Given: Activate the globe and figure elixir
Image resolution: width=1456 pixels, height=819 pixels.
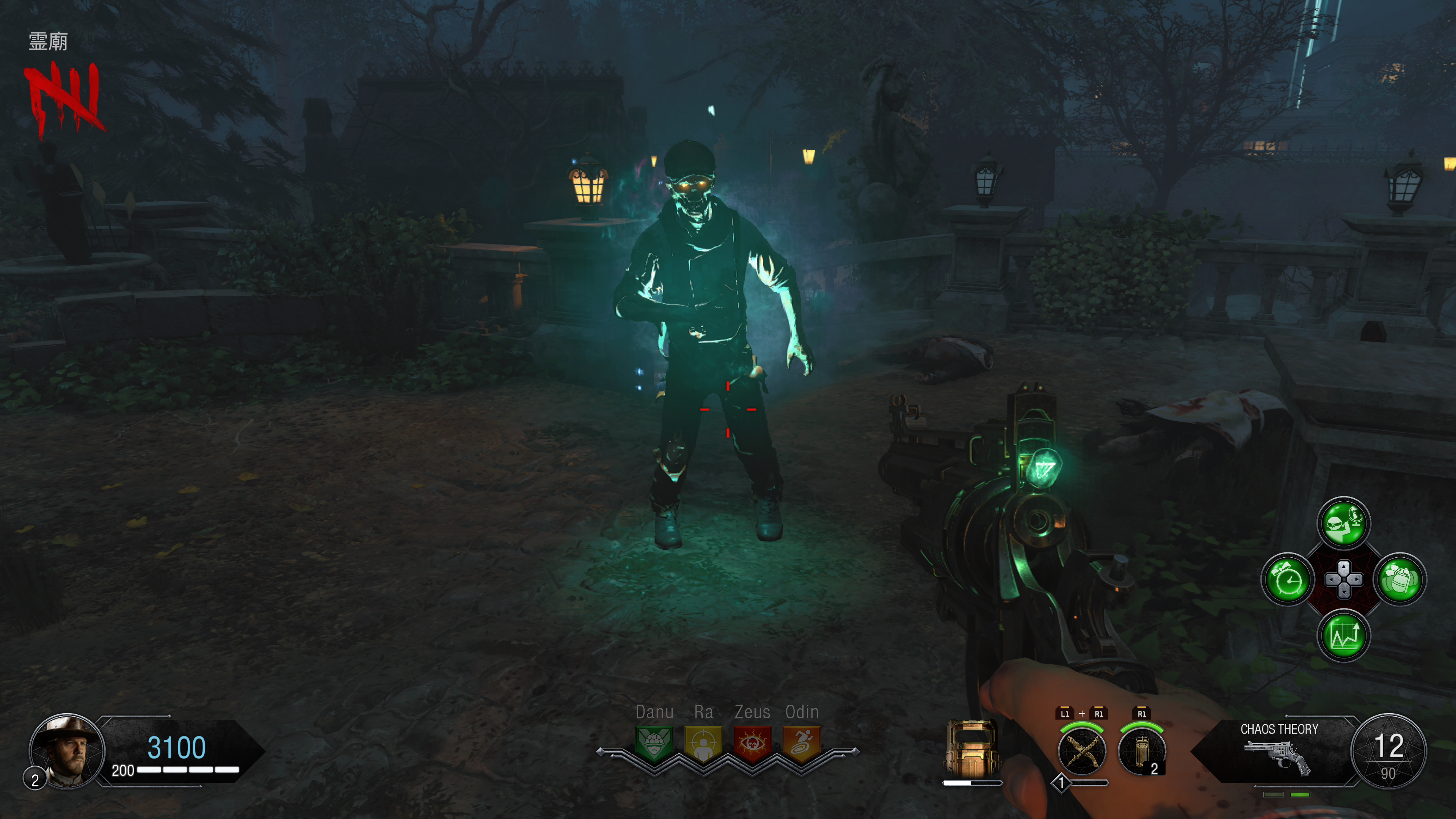Looking at the screenshot, I should [x=1343, y=523].
